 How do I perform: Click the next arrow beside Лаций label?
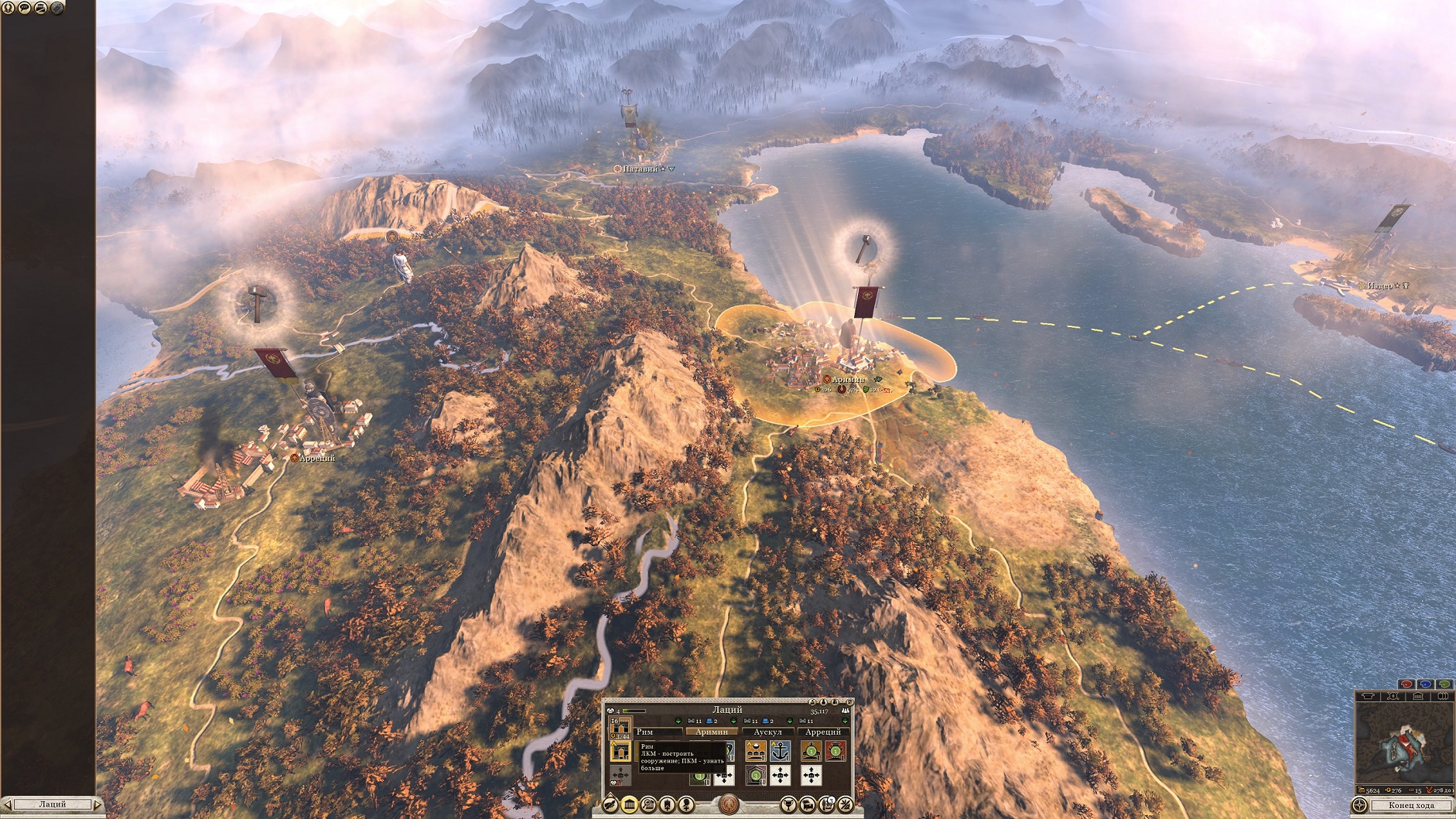tap(97, 805)
